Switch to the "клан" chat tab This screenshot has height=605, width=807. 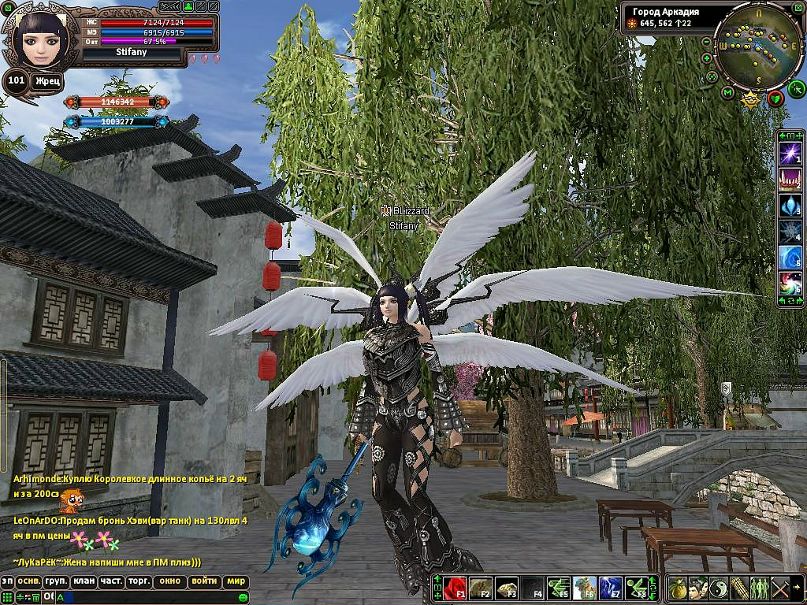(85, 580)
